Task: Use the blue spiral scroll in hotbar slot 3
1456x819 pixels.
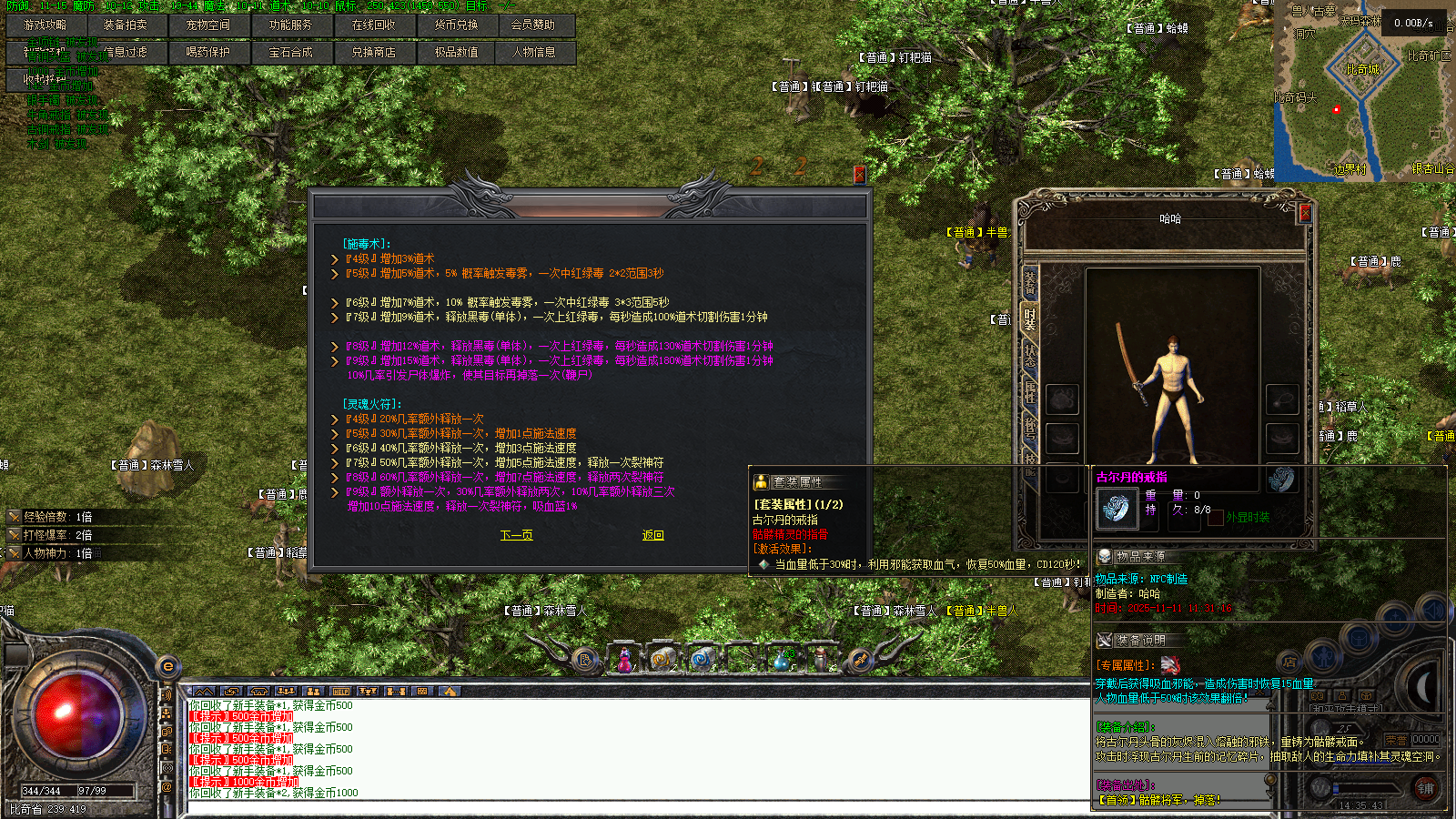Action: [x=702, y=660]
